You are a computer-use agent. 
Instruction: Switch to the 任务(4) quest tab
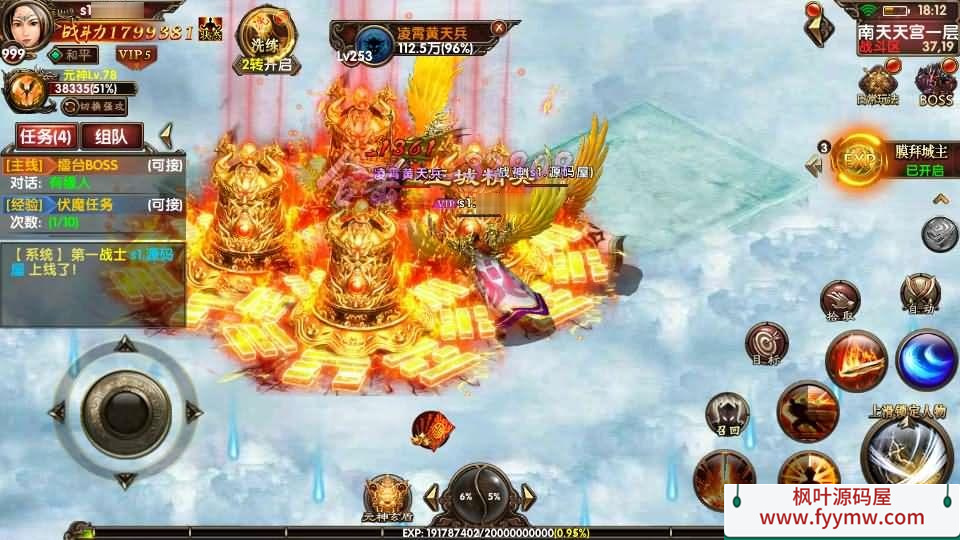[x=44, y=137]
